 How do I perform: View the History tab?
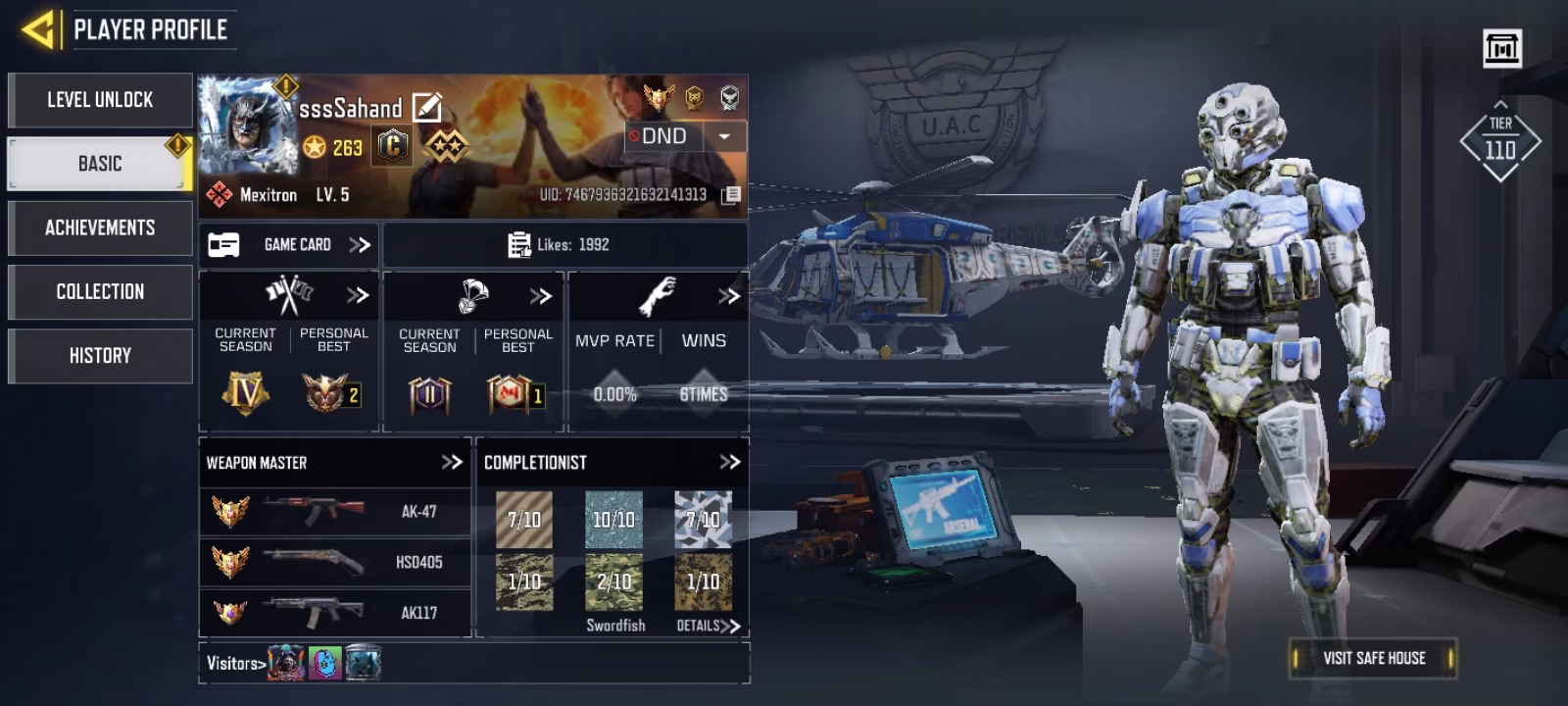(100, 355)
